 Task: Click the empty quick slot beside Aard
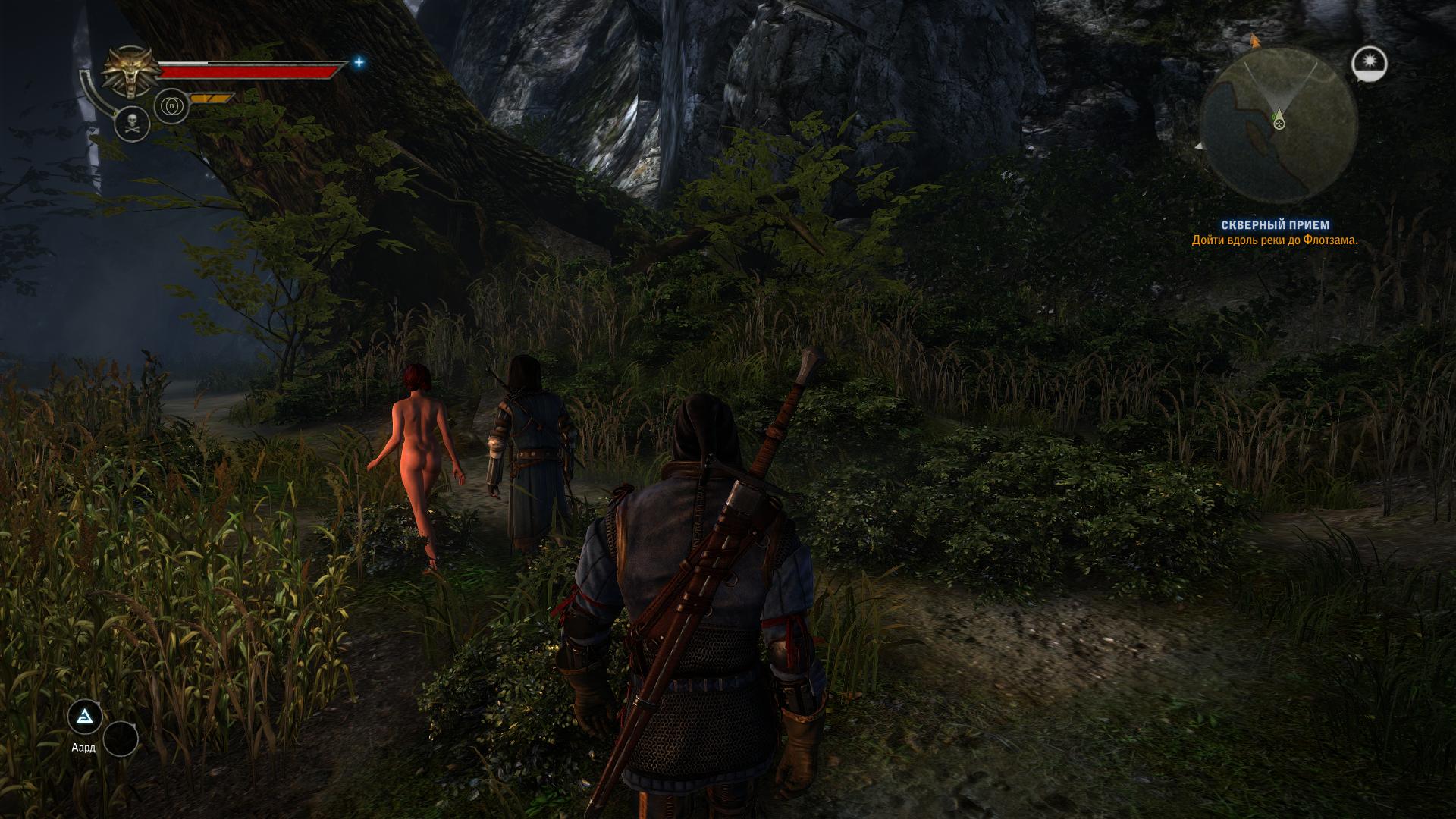click(x=121, y=739)
